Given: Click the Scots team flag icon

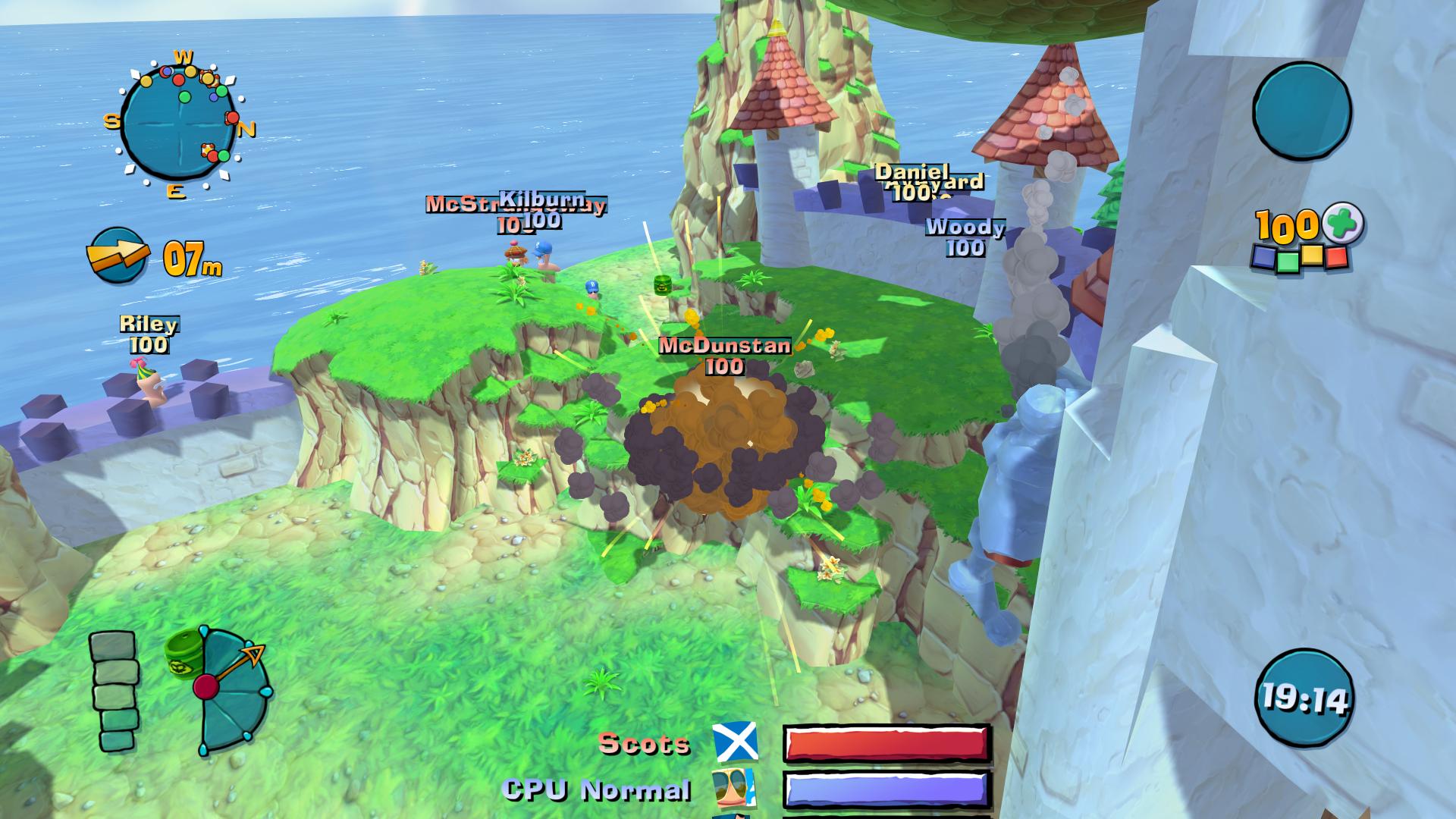Looking at the screenshot, I should click(735, 742).
